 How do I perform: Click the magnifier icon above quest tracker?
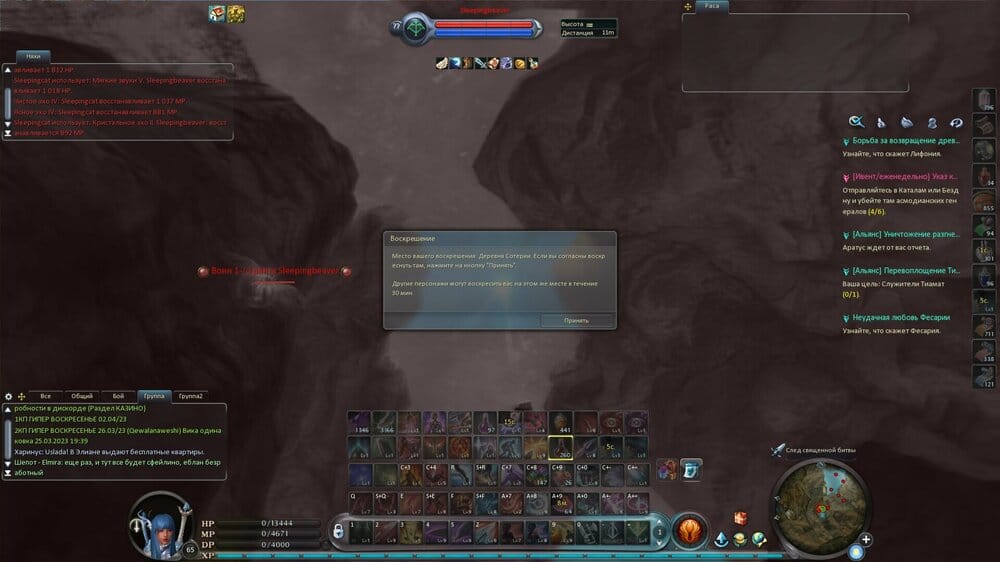pyautogui.click(x=856, y=122)
